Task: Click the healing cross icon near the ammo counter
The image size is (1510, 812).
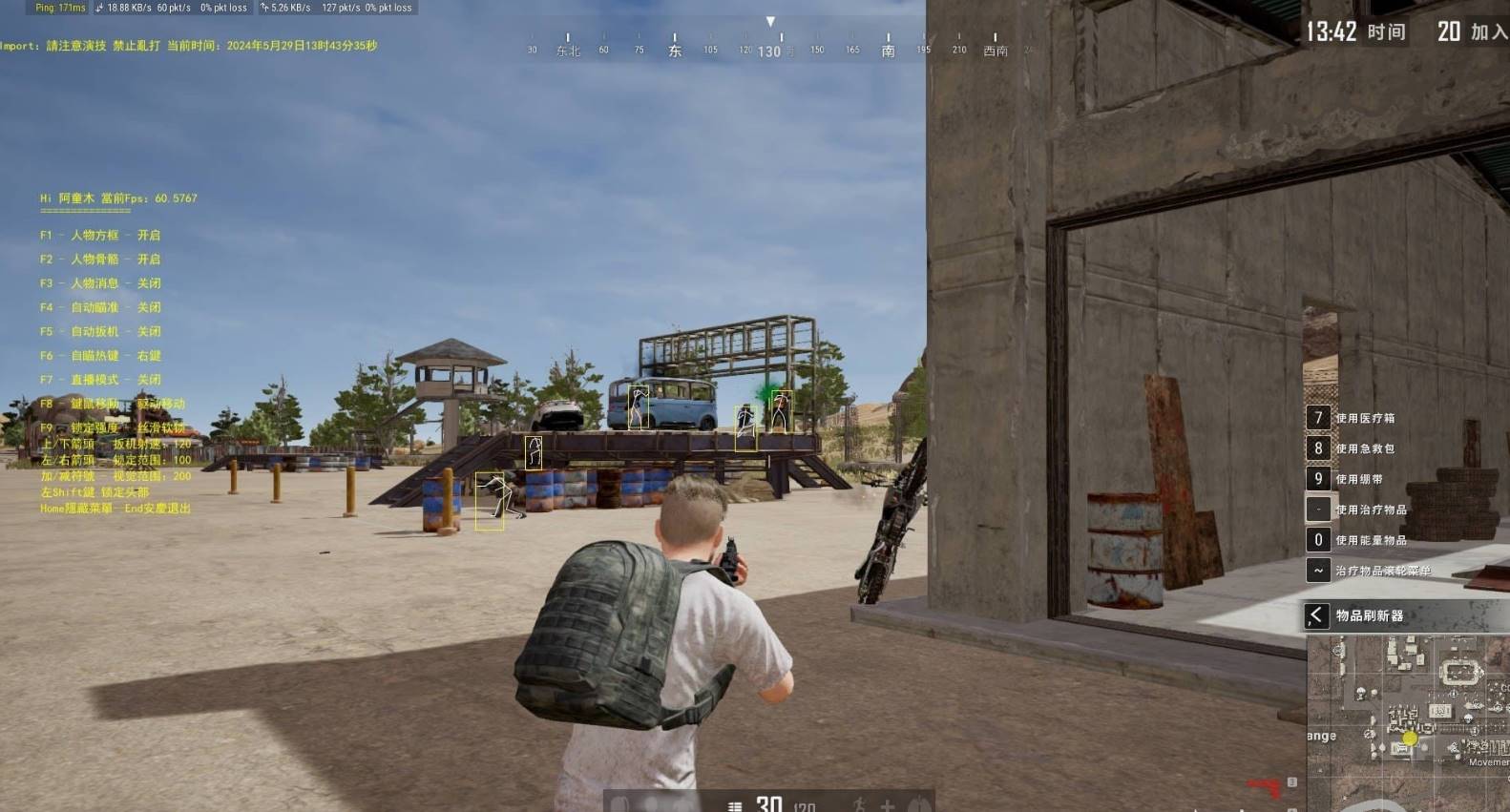Action: [x=889, y=805]
